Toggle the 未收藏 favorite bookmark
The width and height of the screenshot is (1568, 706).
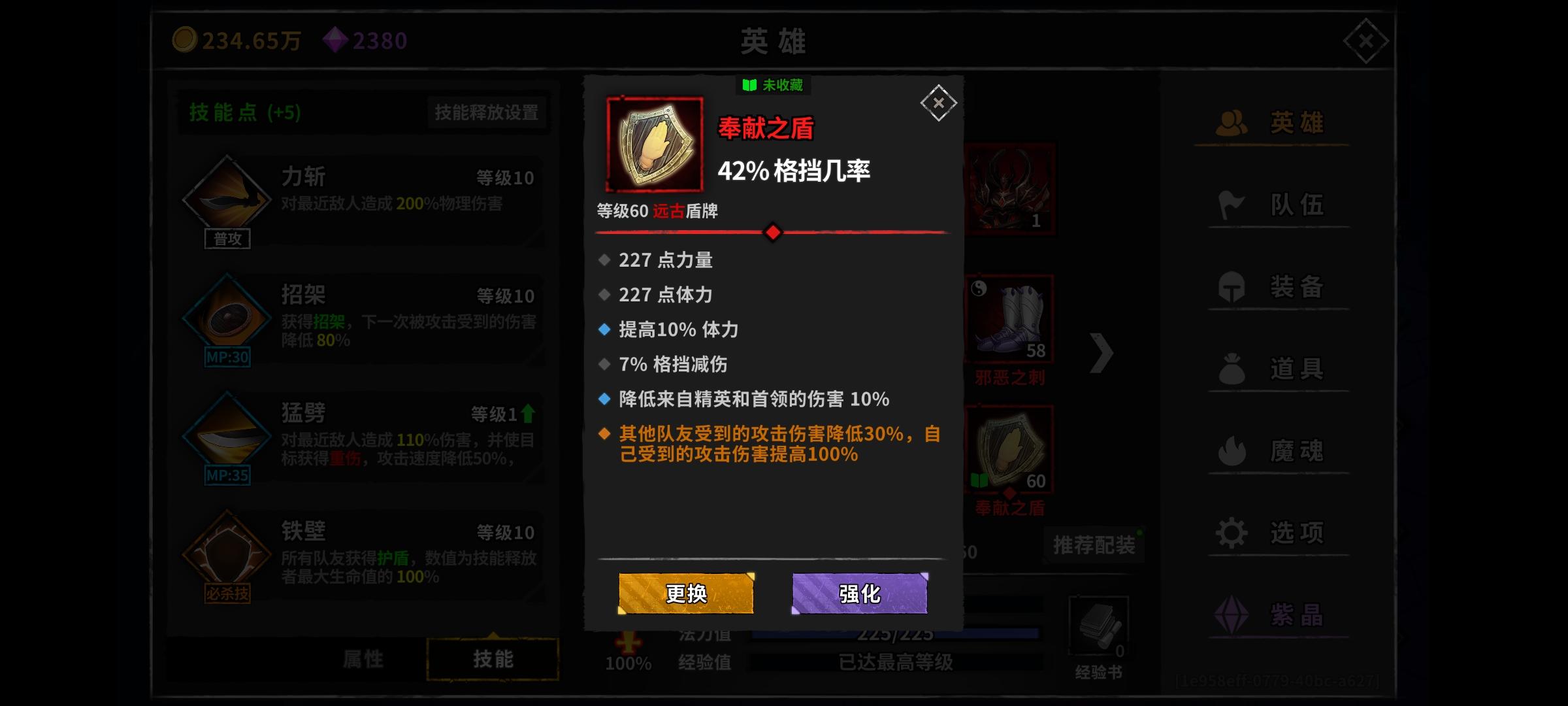pyautogui.click(x=772, y=86)
